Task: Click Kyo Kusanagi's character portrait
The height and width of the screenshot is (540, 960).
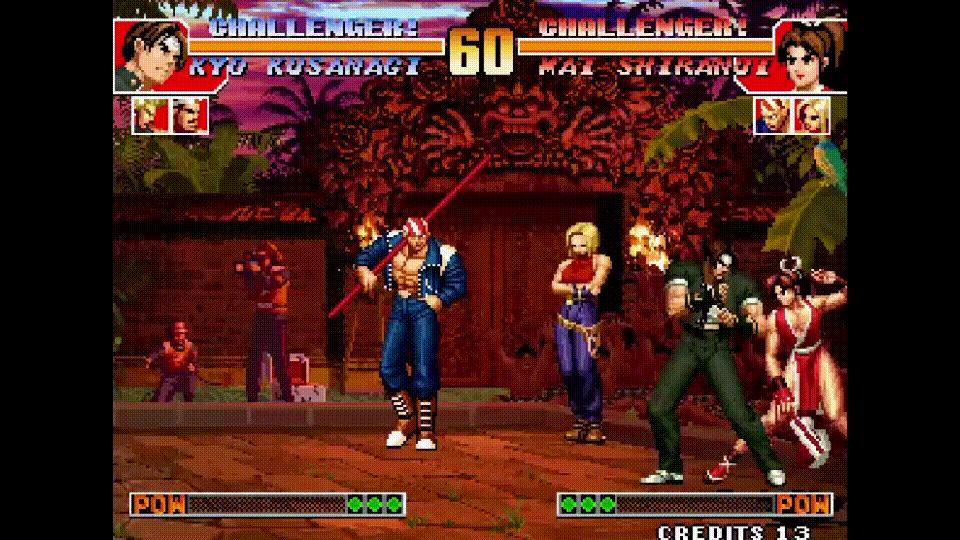Action: [x=149, y=55]
